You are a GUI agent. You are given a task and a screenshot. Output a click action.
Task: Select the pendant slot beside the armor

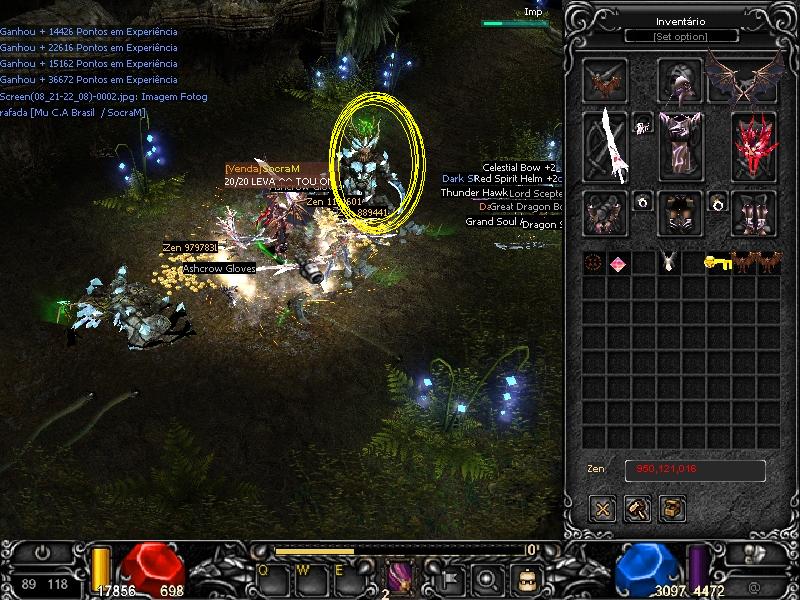point(643,124)
